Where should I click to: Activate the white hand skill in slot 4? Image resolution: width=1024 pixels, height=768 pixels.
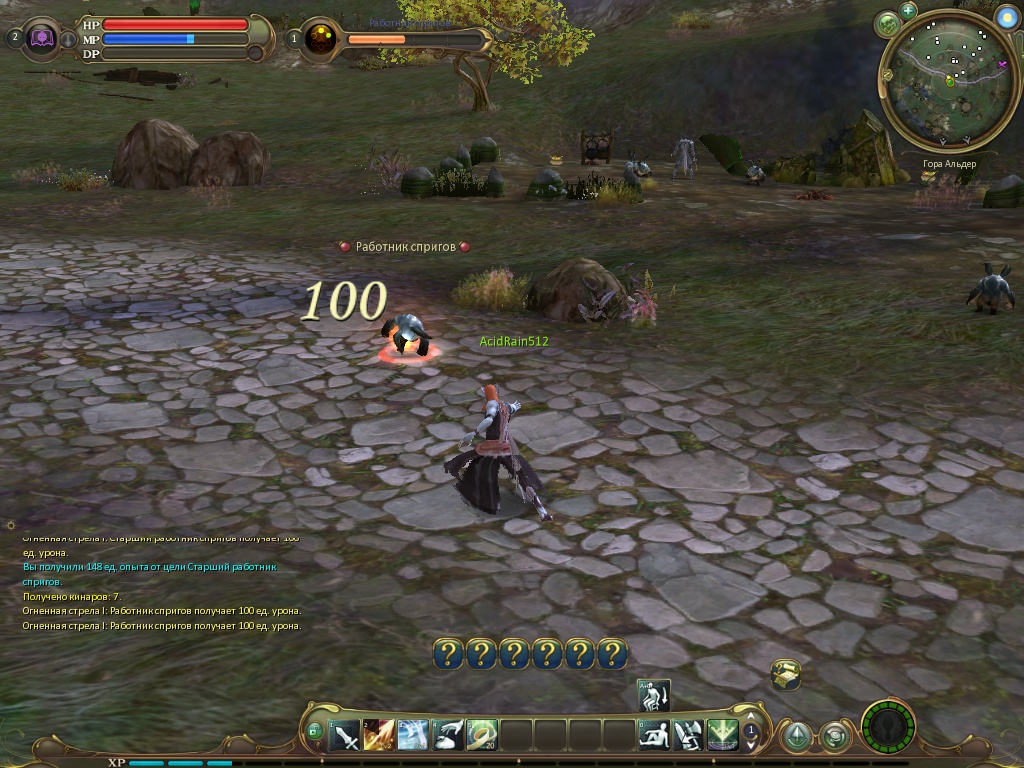click(x=447, y=736)
